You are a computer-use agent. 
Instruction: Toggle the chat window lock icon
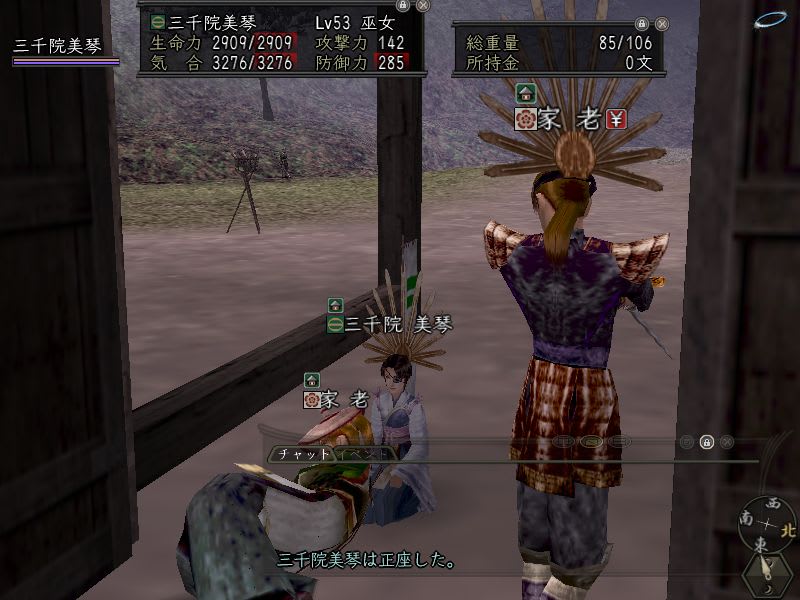[707, 441]
